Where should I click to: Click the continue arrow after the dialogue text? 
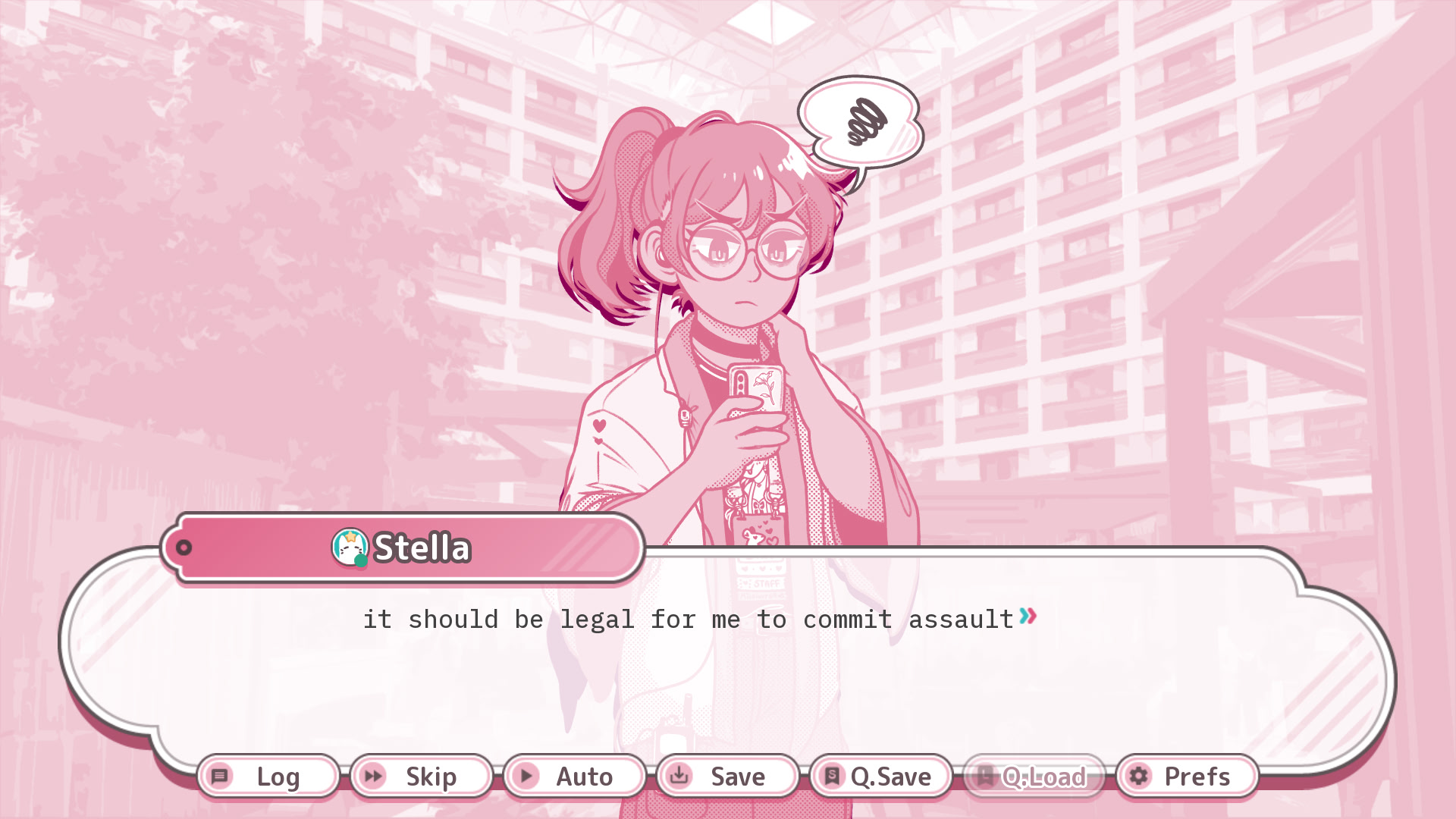coord(1028,617)
